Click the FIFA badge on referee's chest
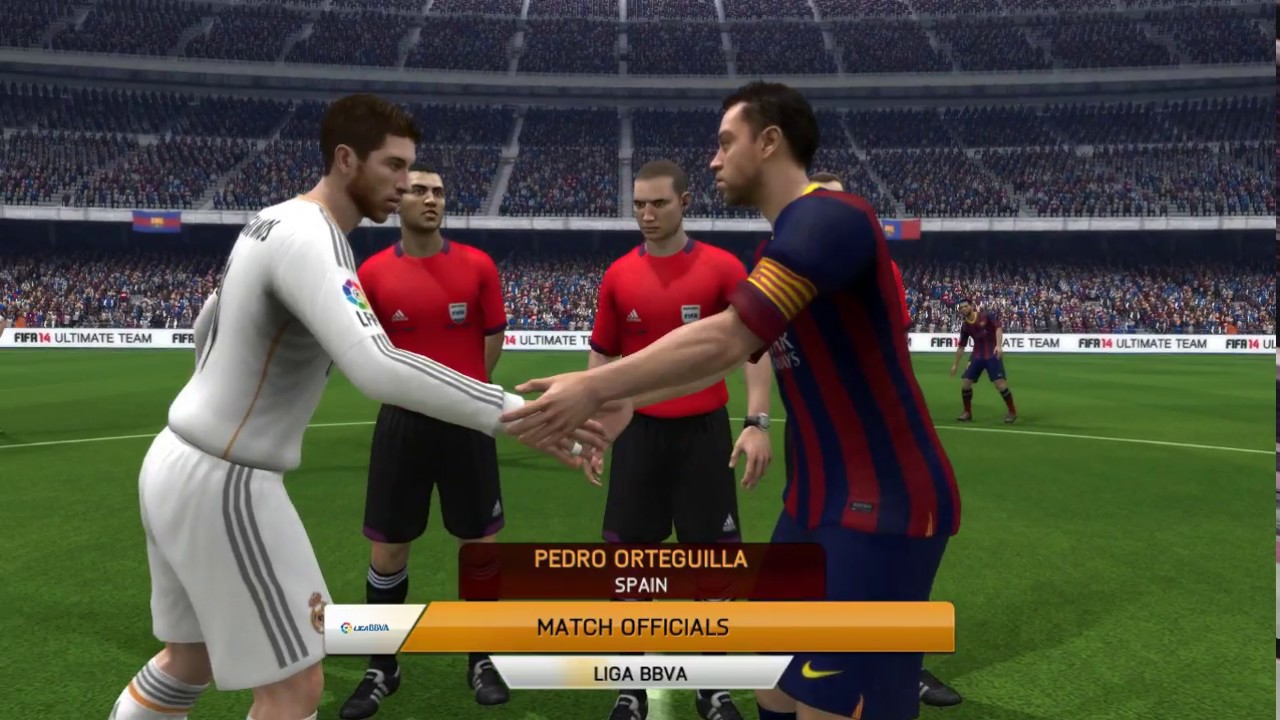Image resolution: width=1280 pixels, height=720 pixels. [459, 313]
